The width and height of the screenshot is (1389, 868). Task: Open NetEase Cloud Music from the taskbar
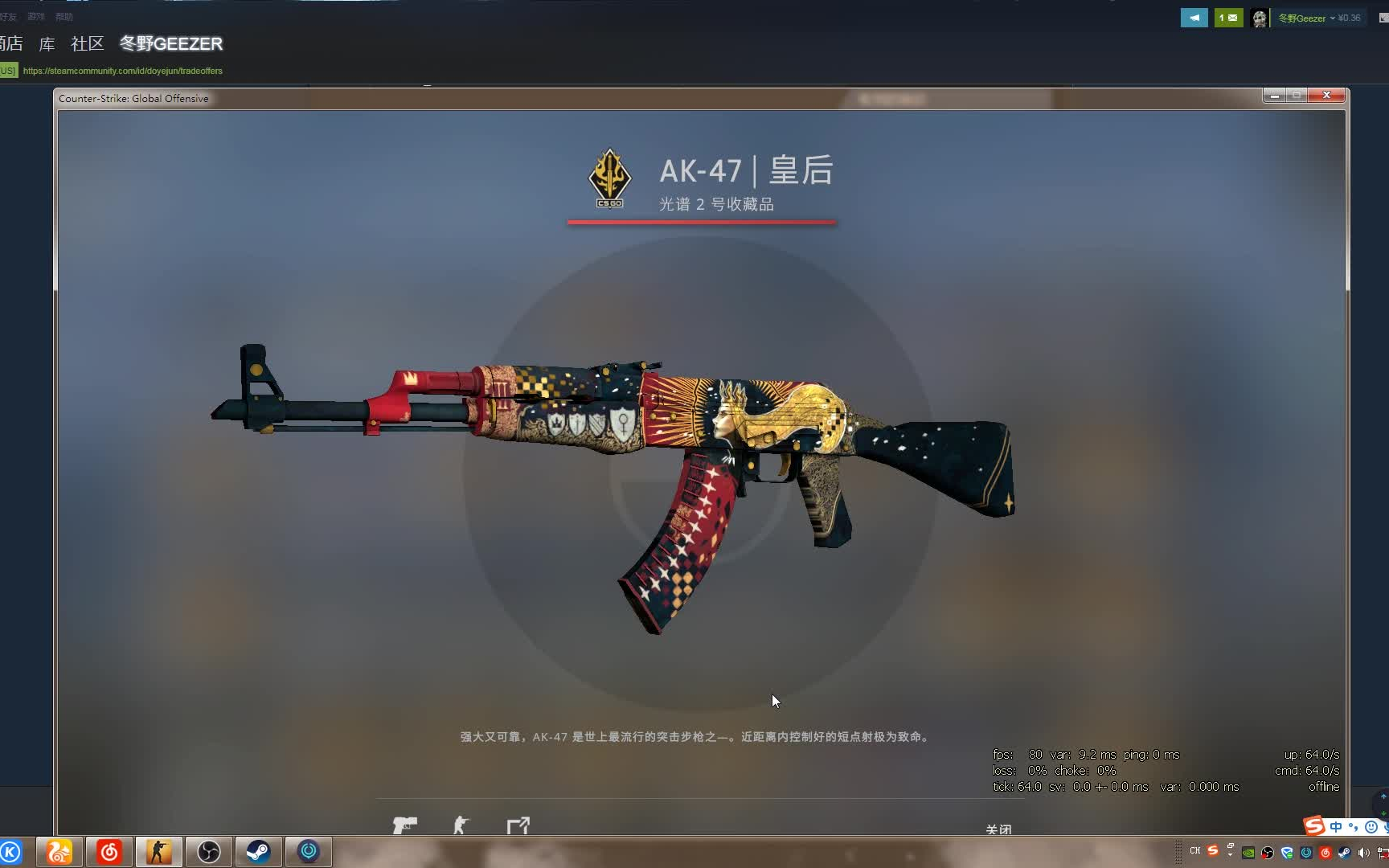coord(109,851)
